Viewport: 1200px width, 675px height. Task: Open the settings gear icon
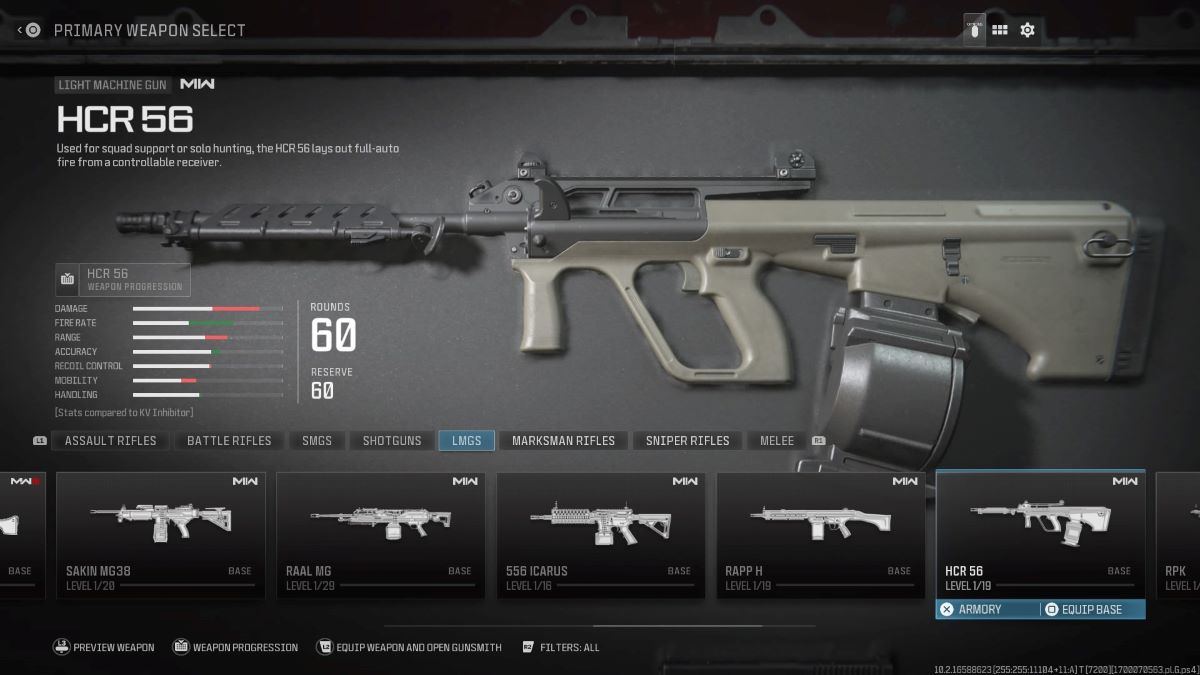point(1027,30)
